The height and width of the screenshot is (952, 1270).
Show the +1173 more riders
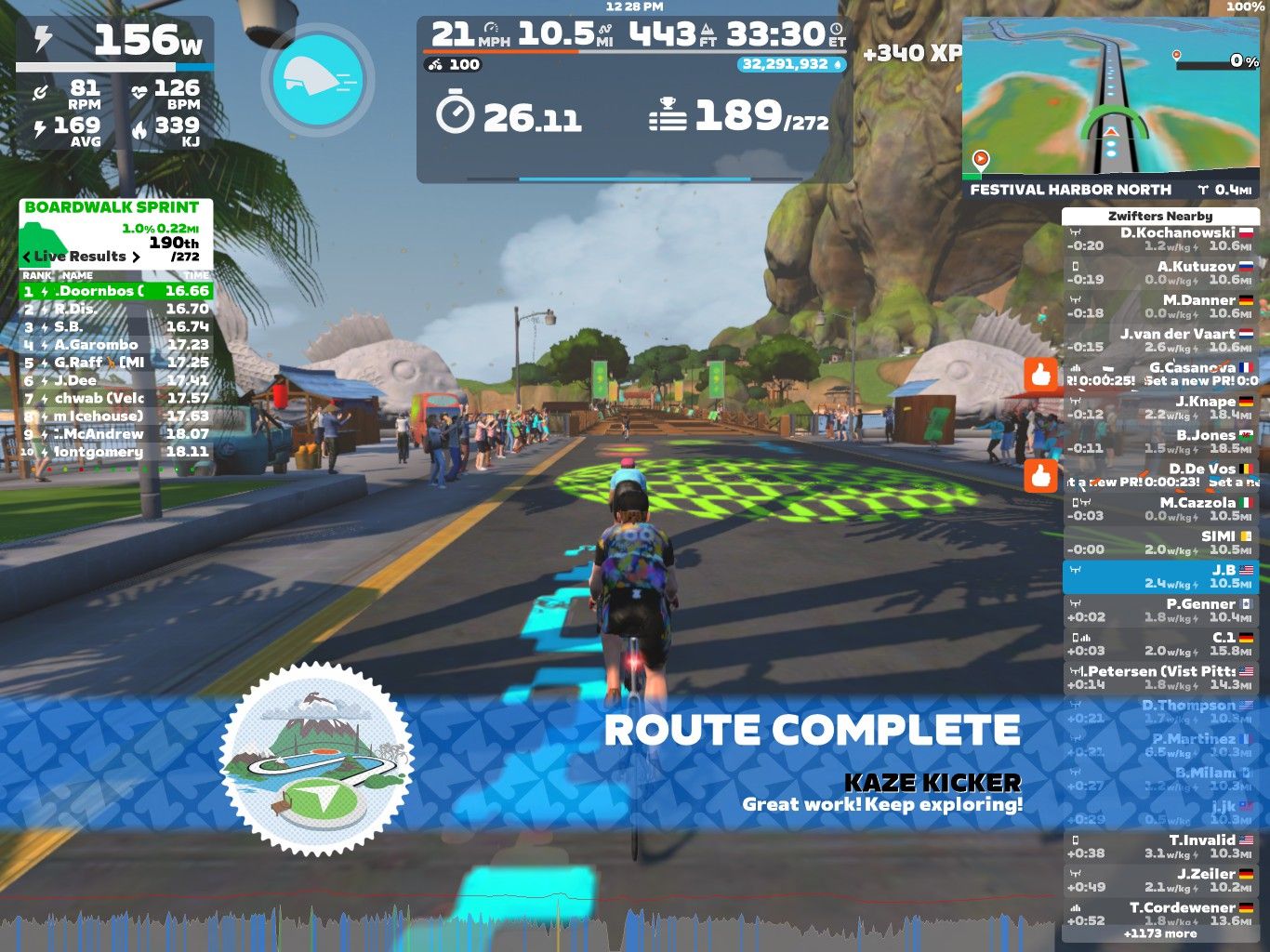1159,933
